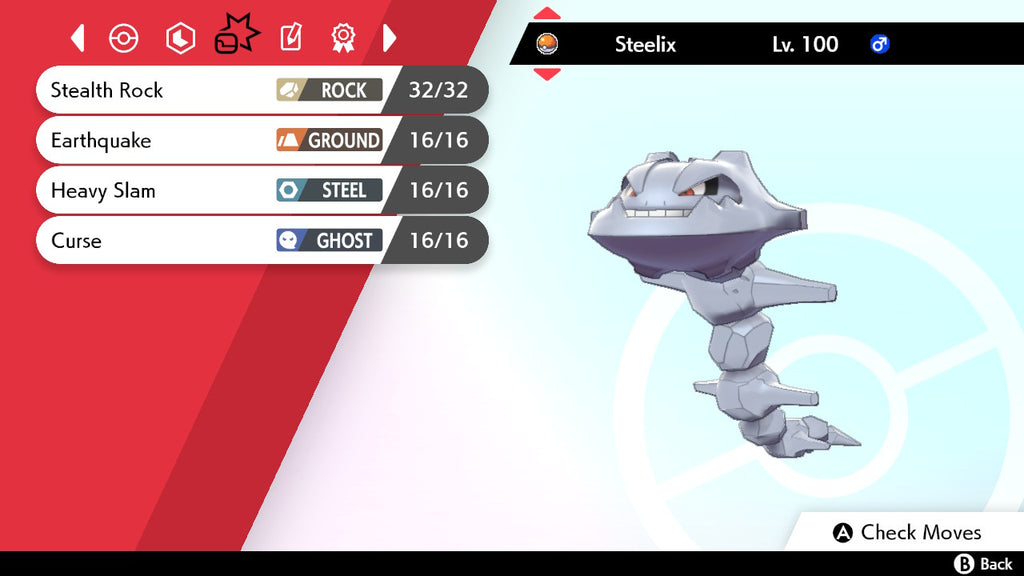
Task: Open the hexagon stats tab
Action: [180, 39]
